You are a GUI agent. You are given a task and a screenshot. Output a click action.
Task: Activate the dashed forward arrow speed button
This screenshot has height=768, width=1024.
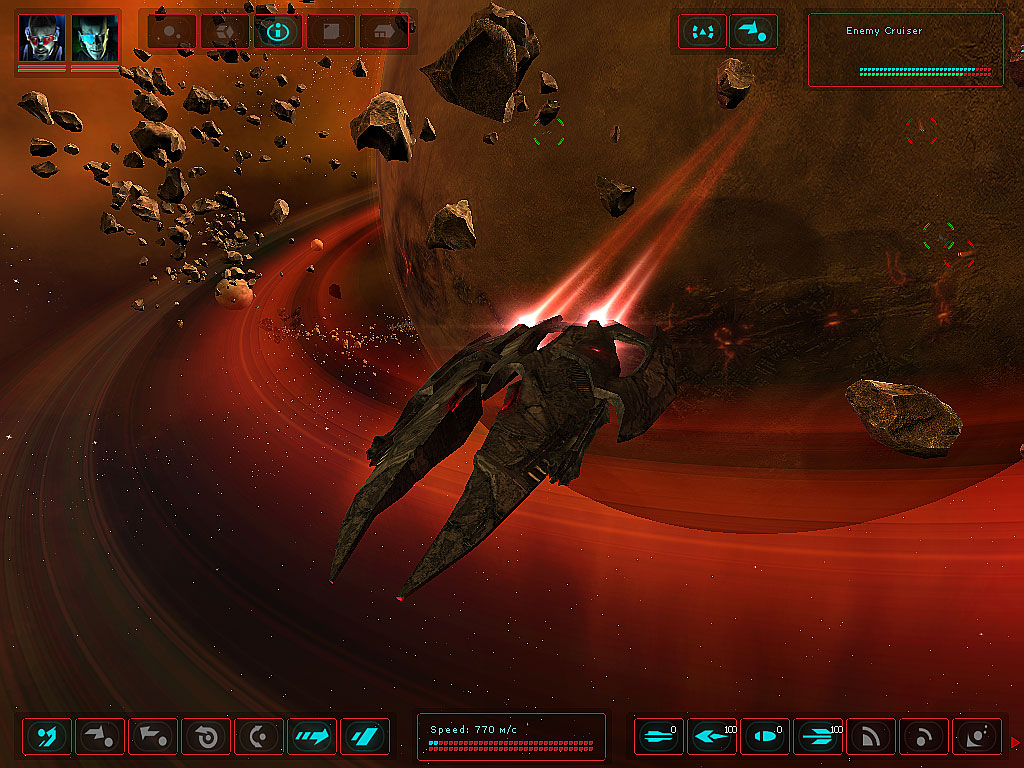pyautogui.click(x=312, y=737)
